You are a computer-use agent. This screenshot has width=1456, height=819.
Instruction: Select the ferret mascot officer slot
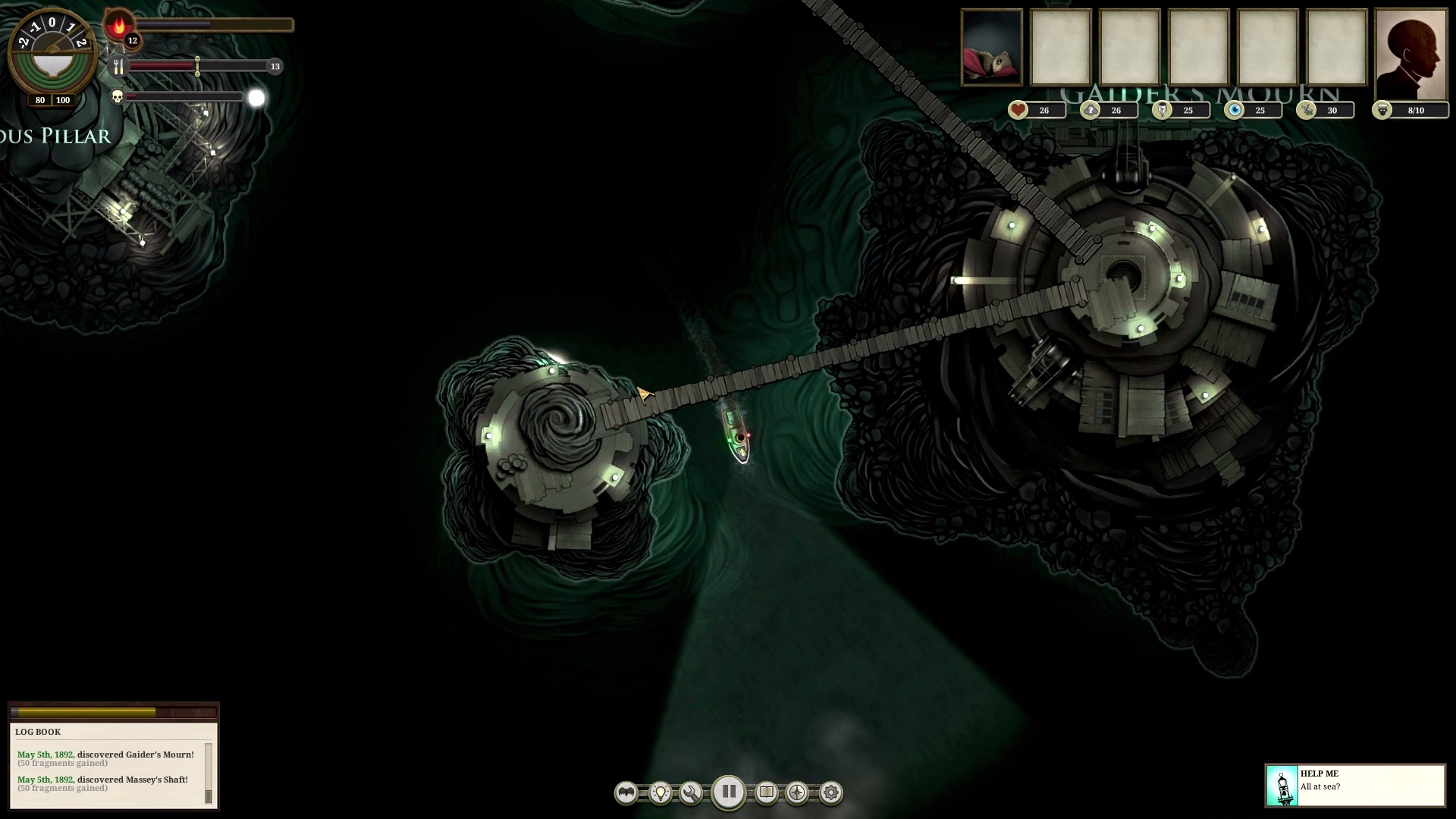click(x=992, y=47)
